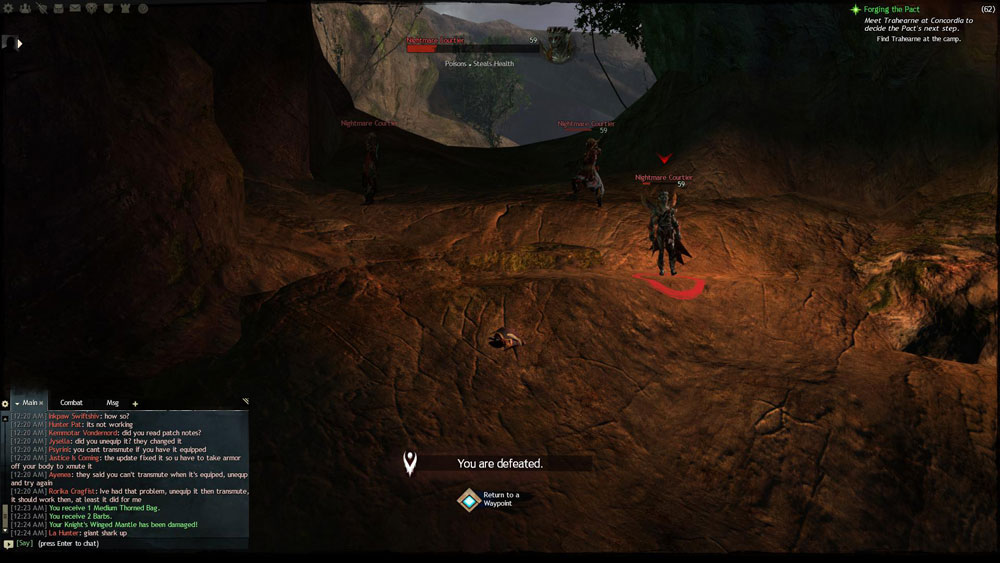Switch to the Combat chat tab

(71, 402)
